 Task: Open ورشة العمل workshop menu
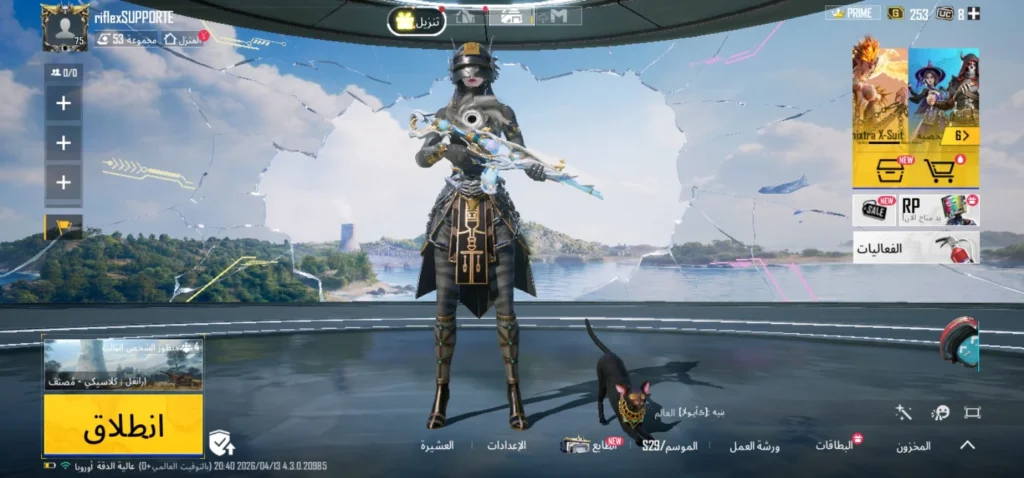754,446
